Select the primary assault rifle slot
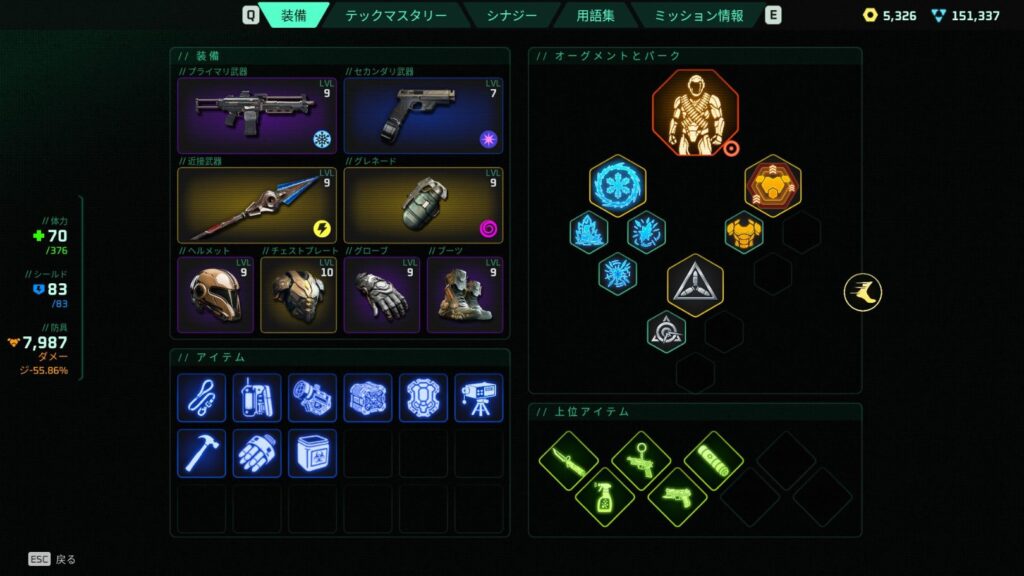The image size is (1024, 576). coord(257,116)
